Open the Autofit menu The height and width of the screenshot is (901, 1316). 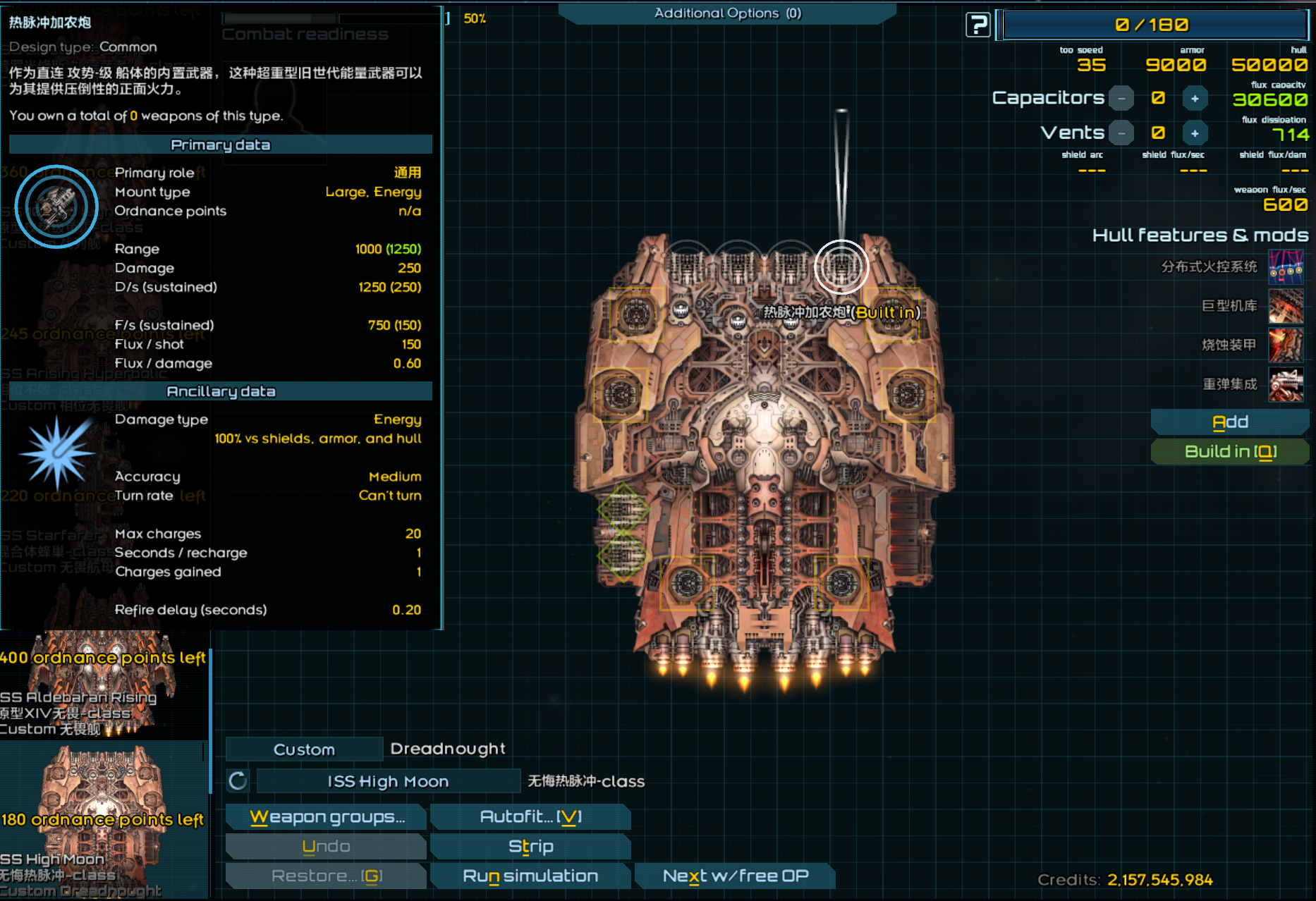[x=530, y=817]
